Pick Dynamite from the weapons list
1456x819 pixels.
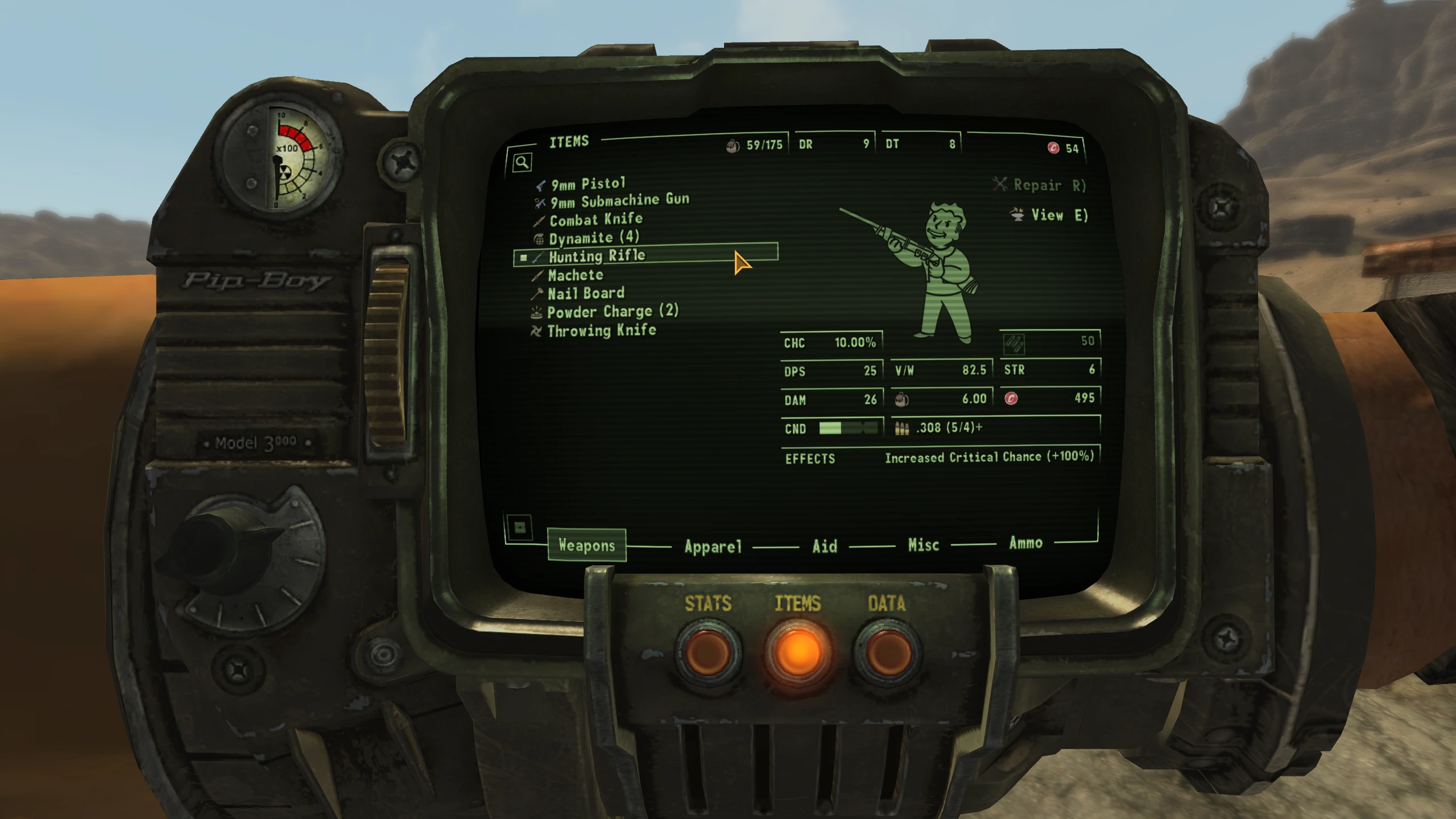pyautogui.click(x=593, y=238)
